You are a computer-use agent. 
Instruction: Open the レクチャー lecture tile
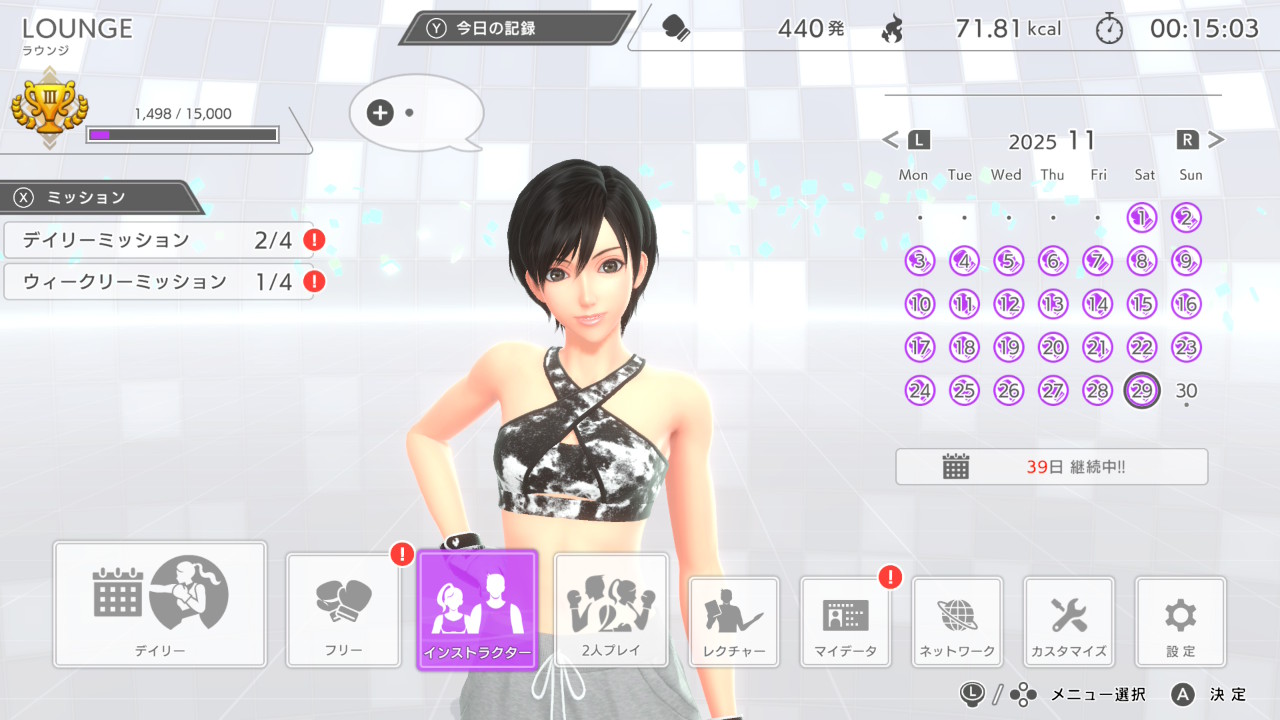734,621
